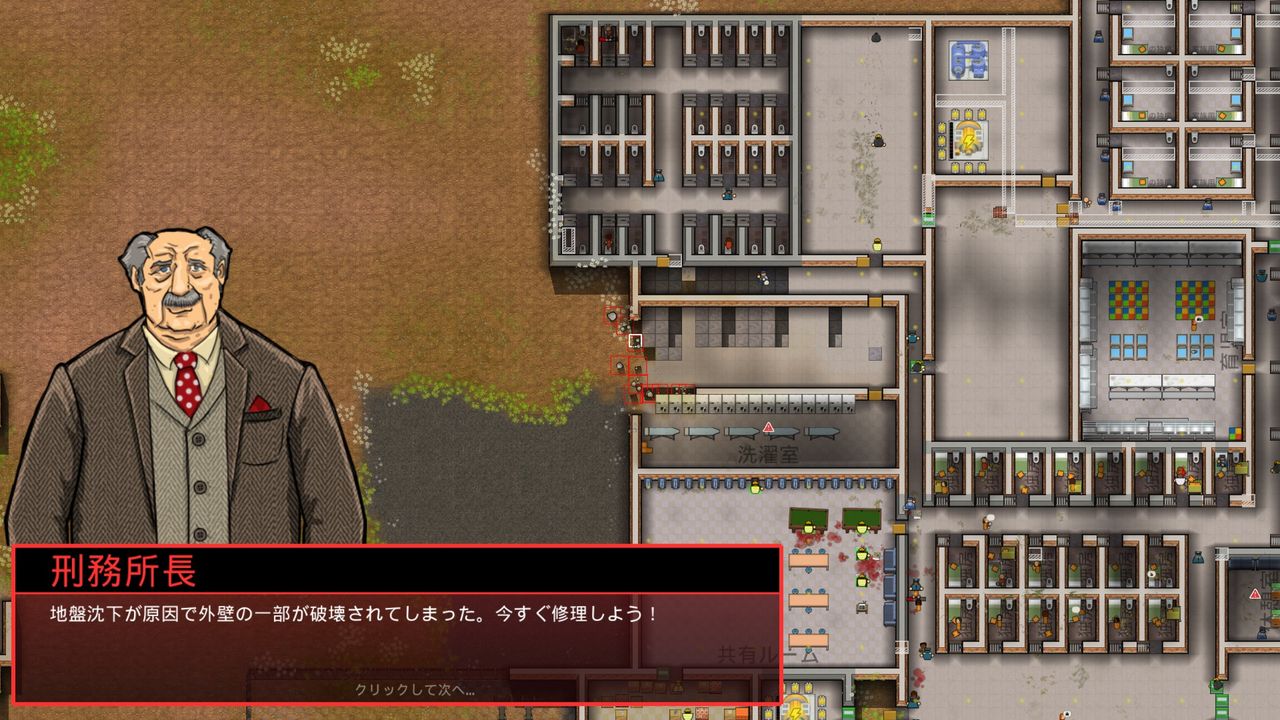Select the power station with the lightning icon

click(x=969, y=139)
